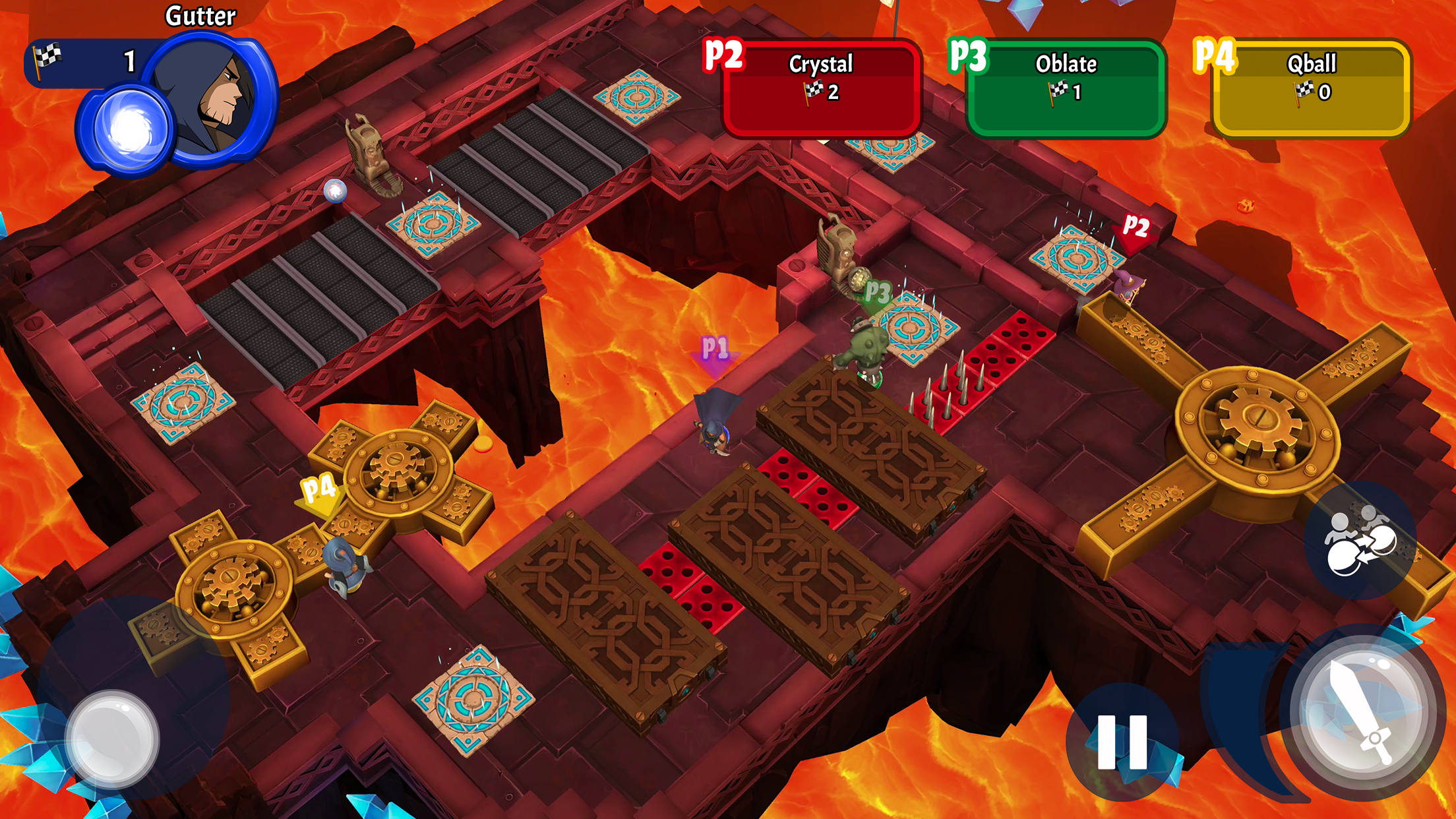Select the P2 Crystal player panel
This screenshot has height=819, width=1456.
(x=821, y=88)
